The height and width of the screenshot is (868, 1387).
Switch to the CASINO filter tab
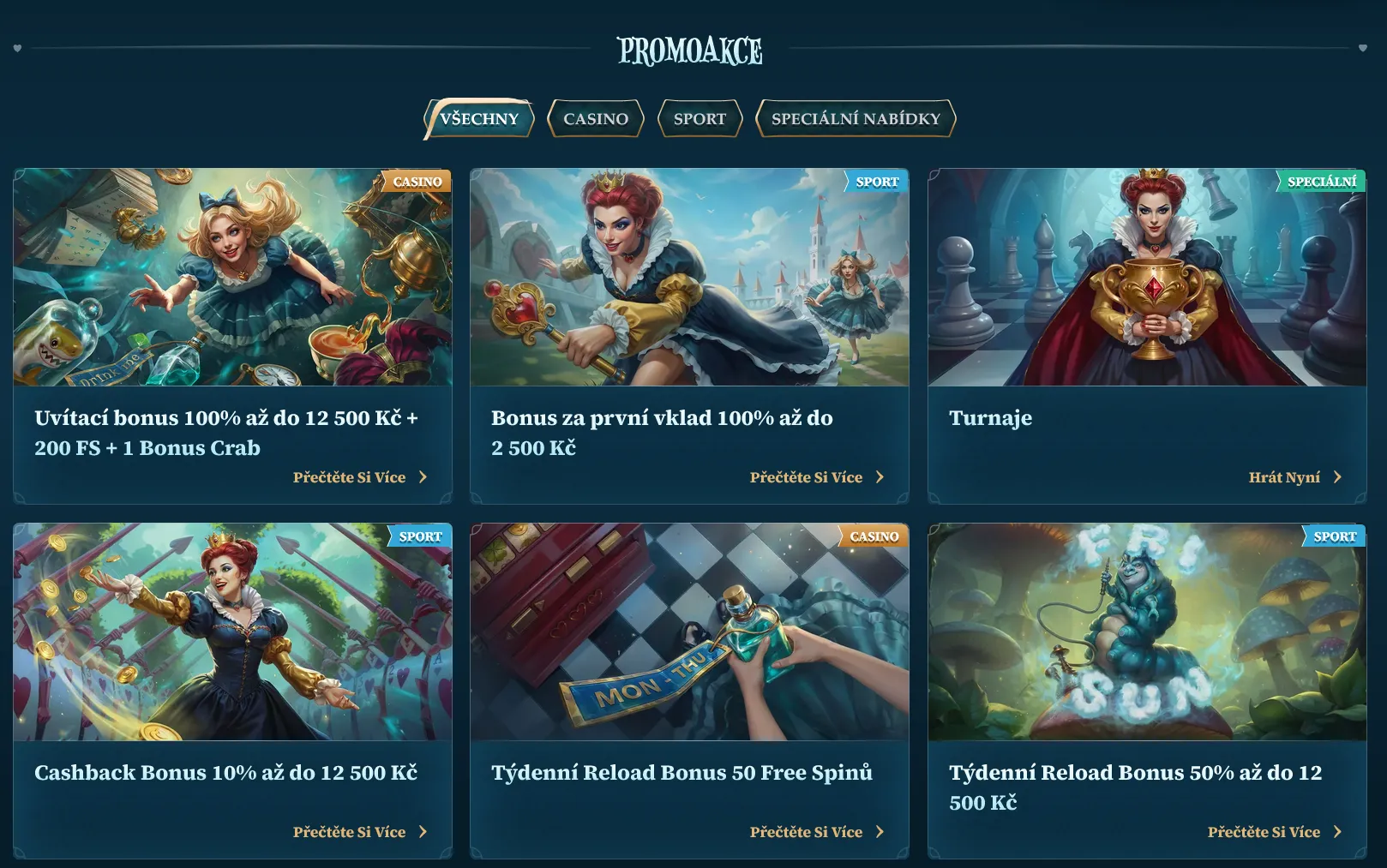click(595, 118)
